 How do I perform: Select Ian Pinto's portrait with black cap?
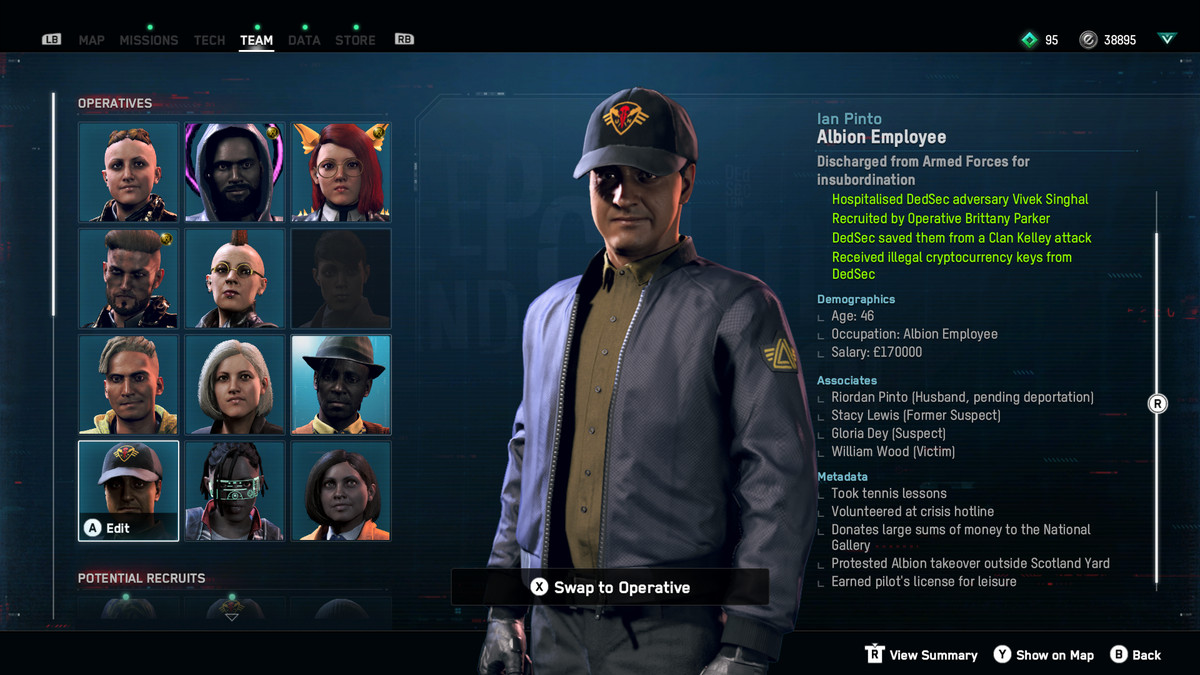[x=129, y=490]
